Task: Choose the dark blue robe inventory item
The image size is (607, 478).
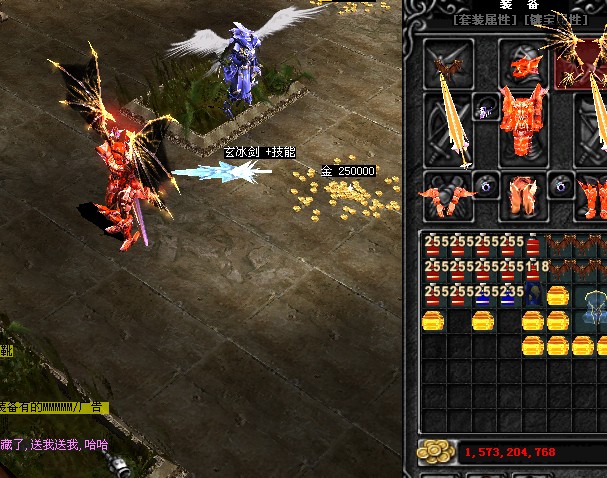Action: pos(534,296)
